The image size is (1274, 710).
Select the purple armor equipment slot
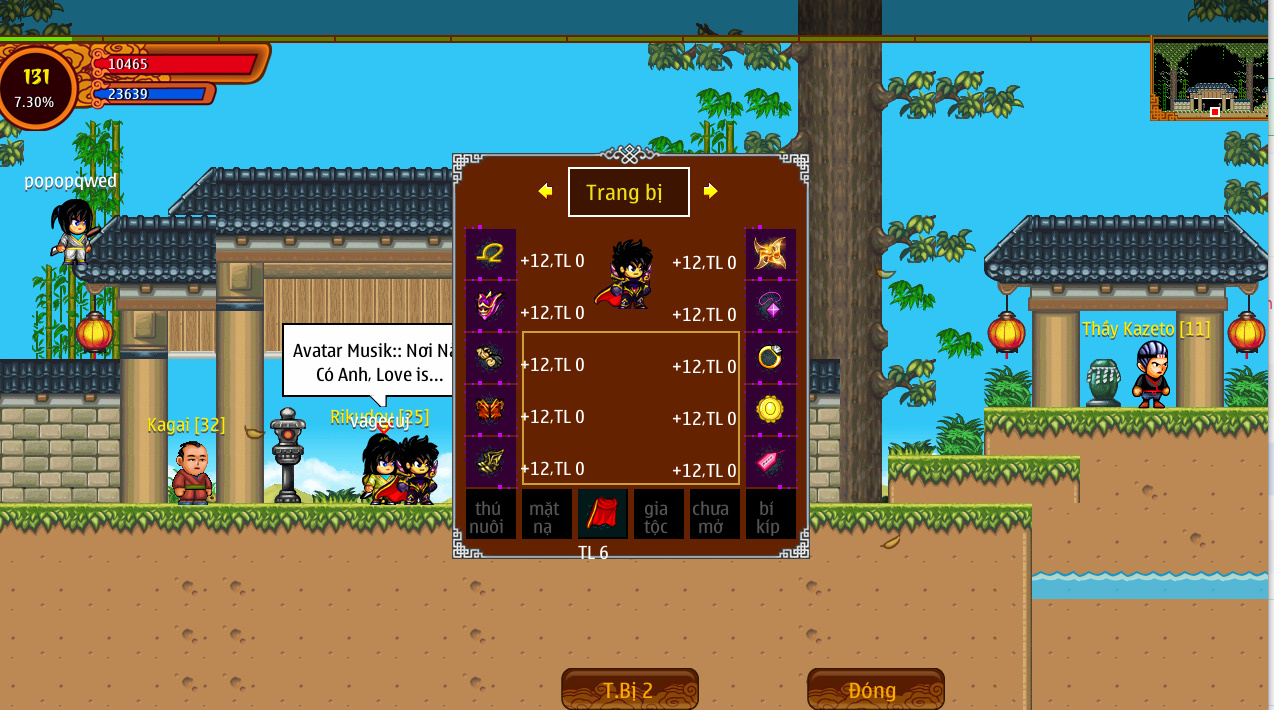pos(491,306)
